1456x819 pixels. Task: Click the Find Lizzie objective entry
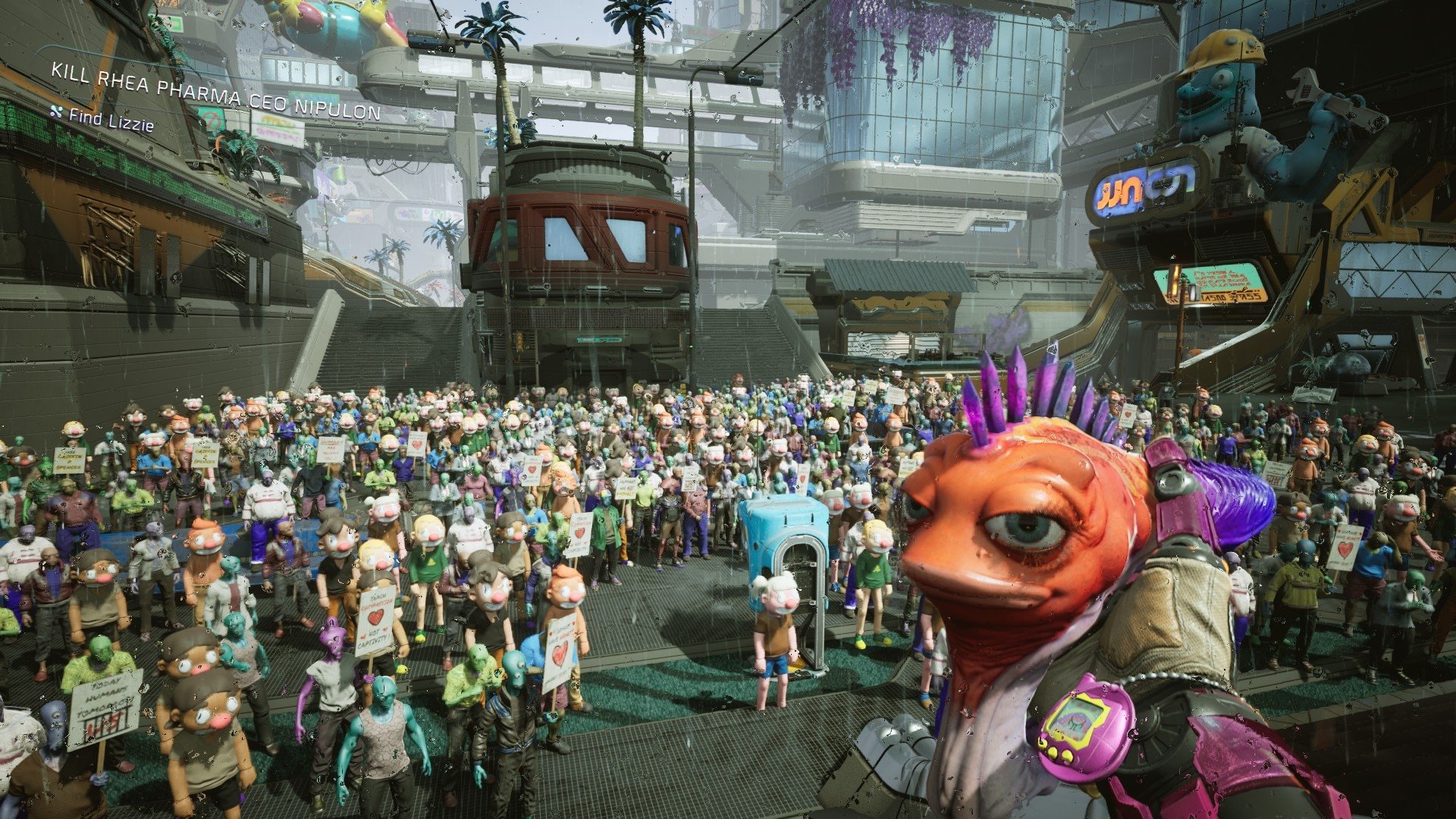(x=111, y=119)
